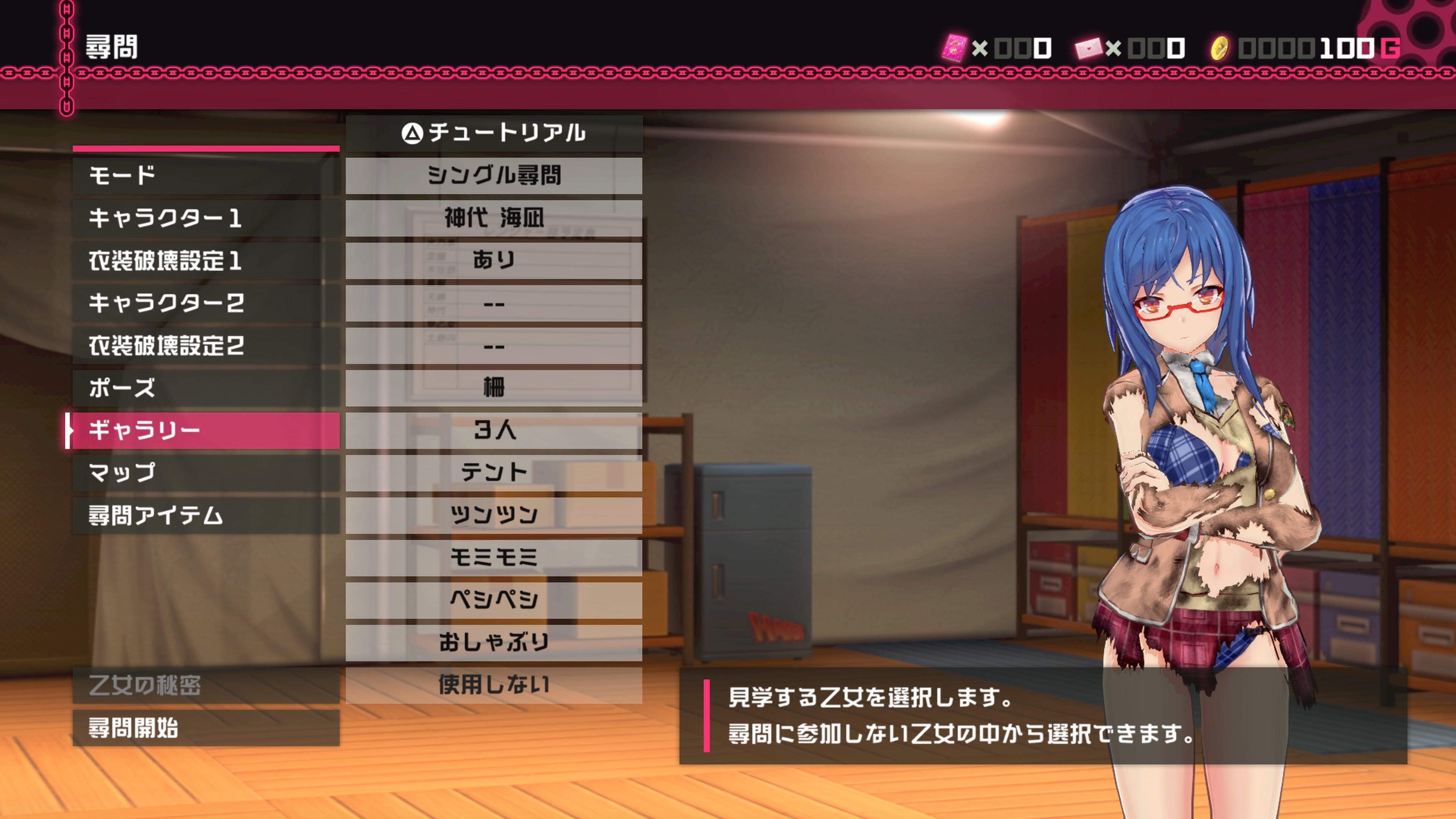1456x819 pixels.
Task: Select the highlighted ギャラリー entry
Action: click(x=206, y=430)
